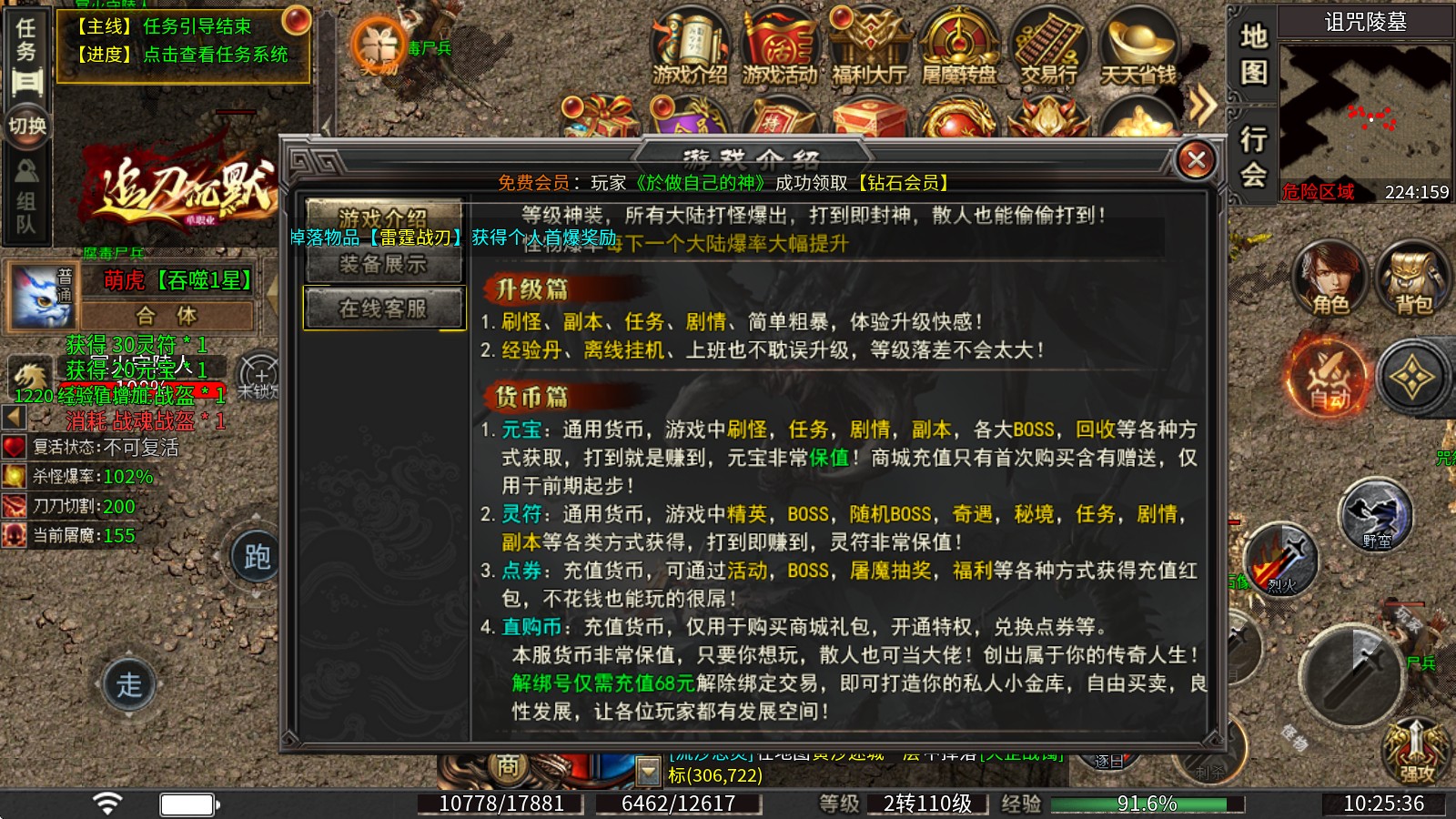
Task: Switch to the 在线客服 tab
Action: [382, 308]
